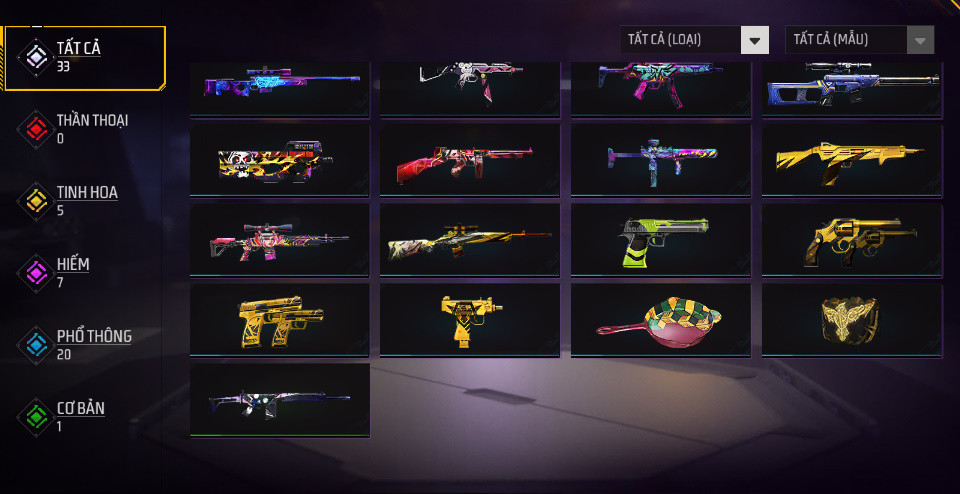Choose the pink frying pan skin
Image resolution: width=960 pixels, height=494 pixels.
tap(660, 319)
